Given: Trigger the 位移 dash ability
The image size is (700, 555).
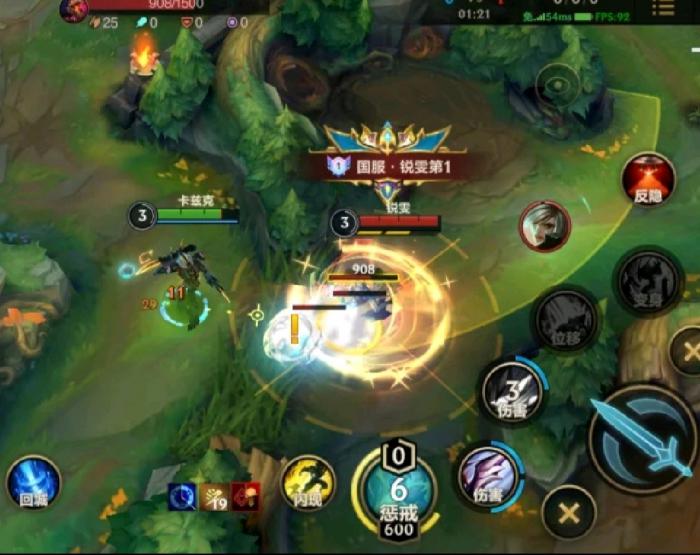Looking at the screenshot, I should pos(566,321).
